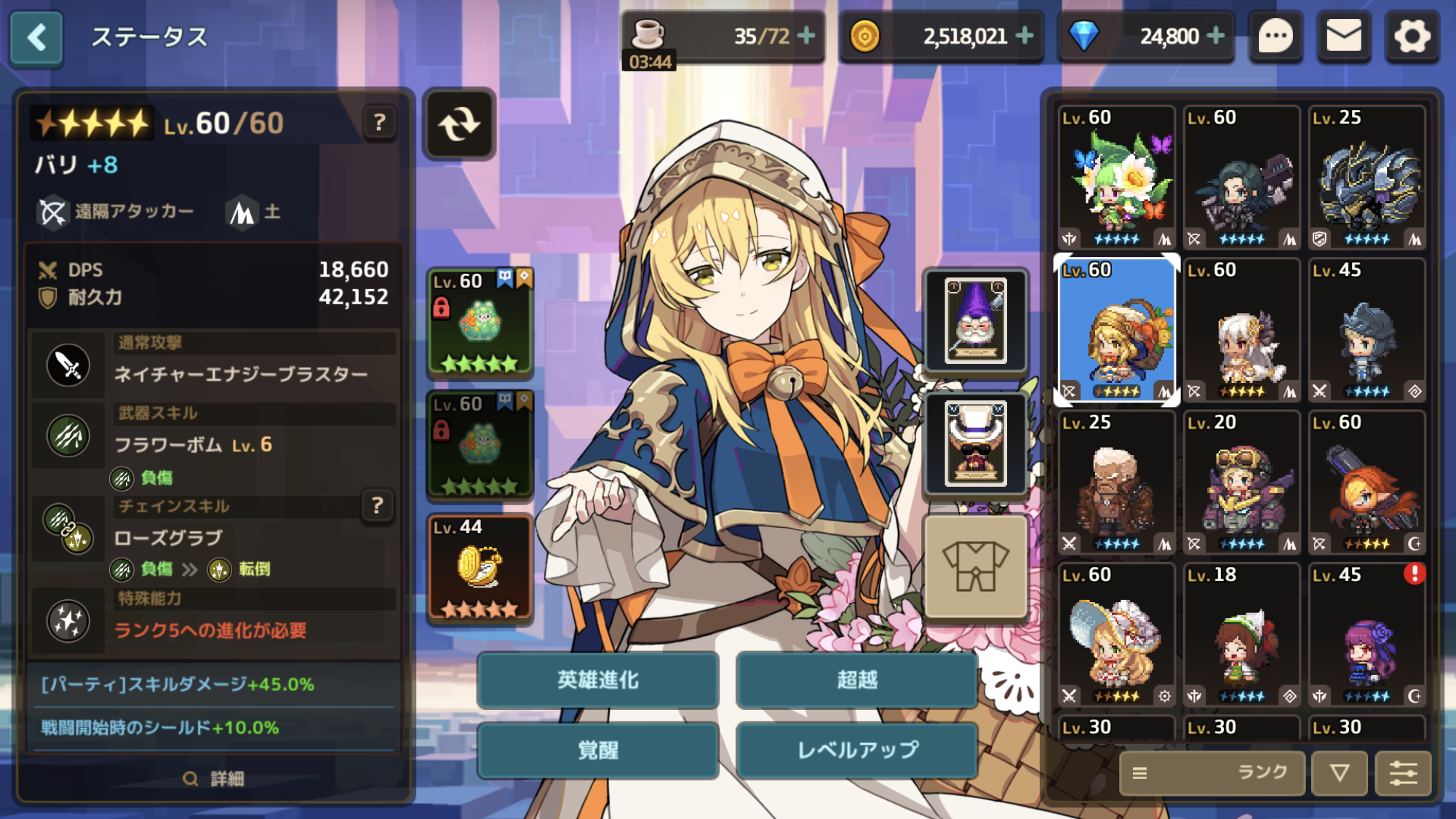The height and width of the screenshot is (819, 1456).
Task: Choose the レベルアップ level up button
Action: pos(856,751)
